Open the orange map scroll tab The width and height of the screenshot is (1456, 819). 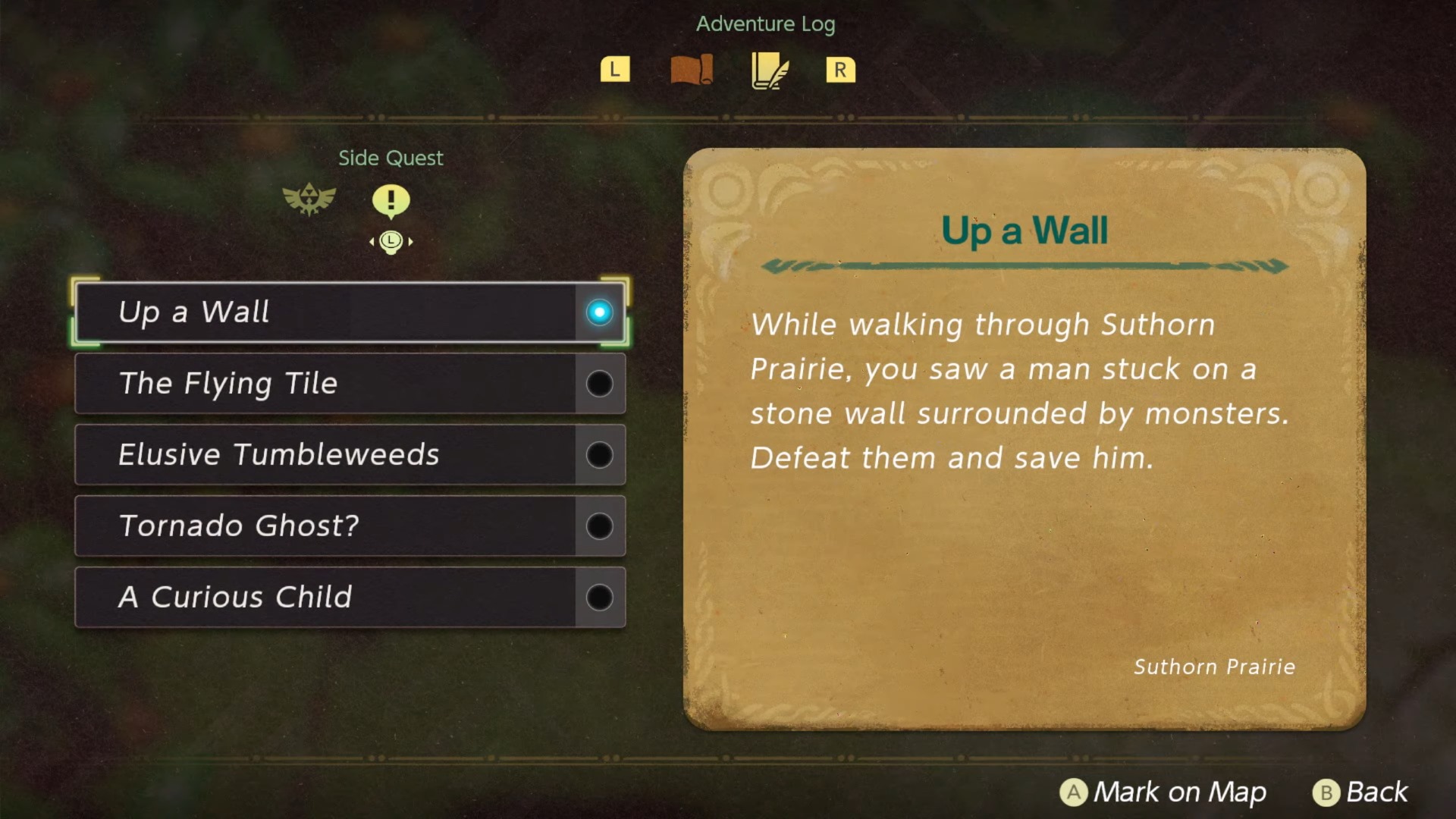(x=692, y=70)
